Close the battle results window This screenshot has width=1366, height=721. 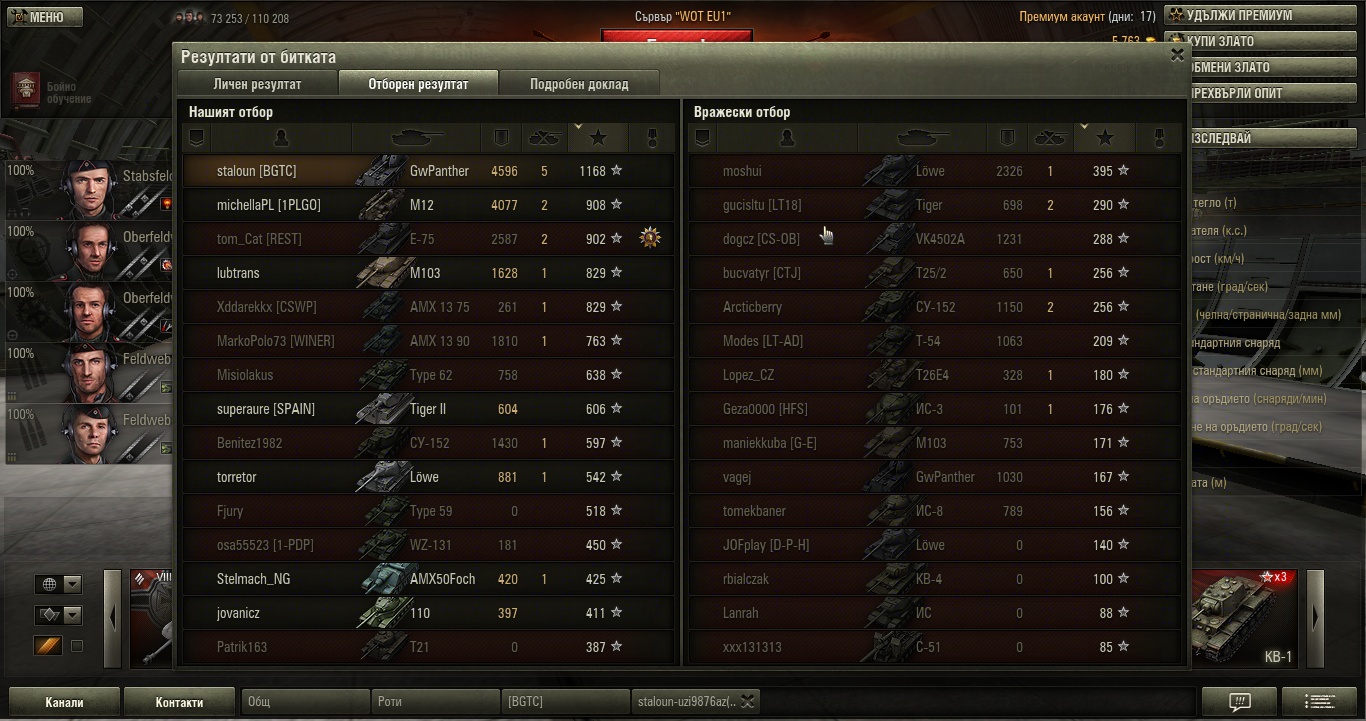click(x=1177, y=56)
